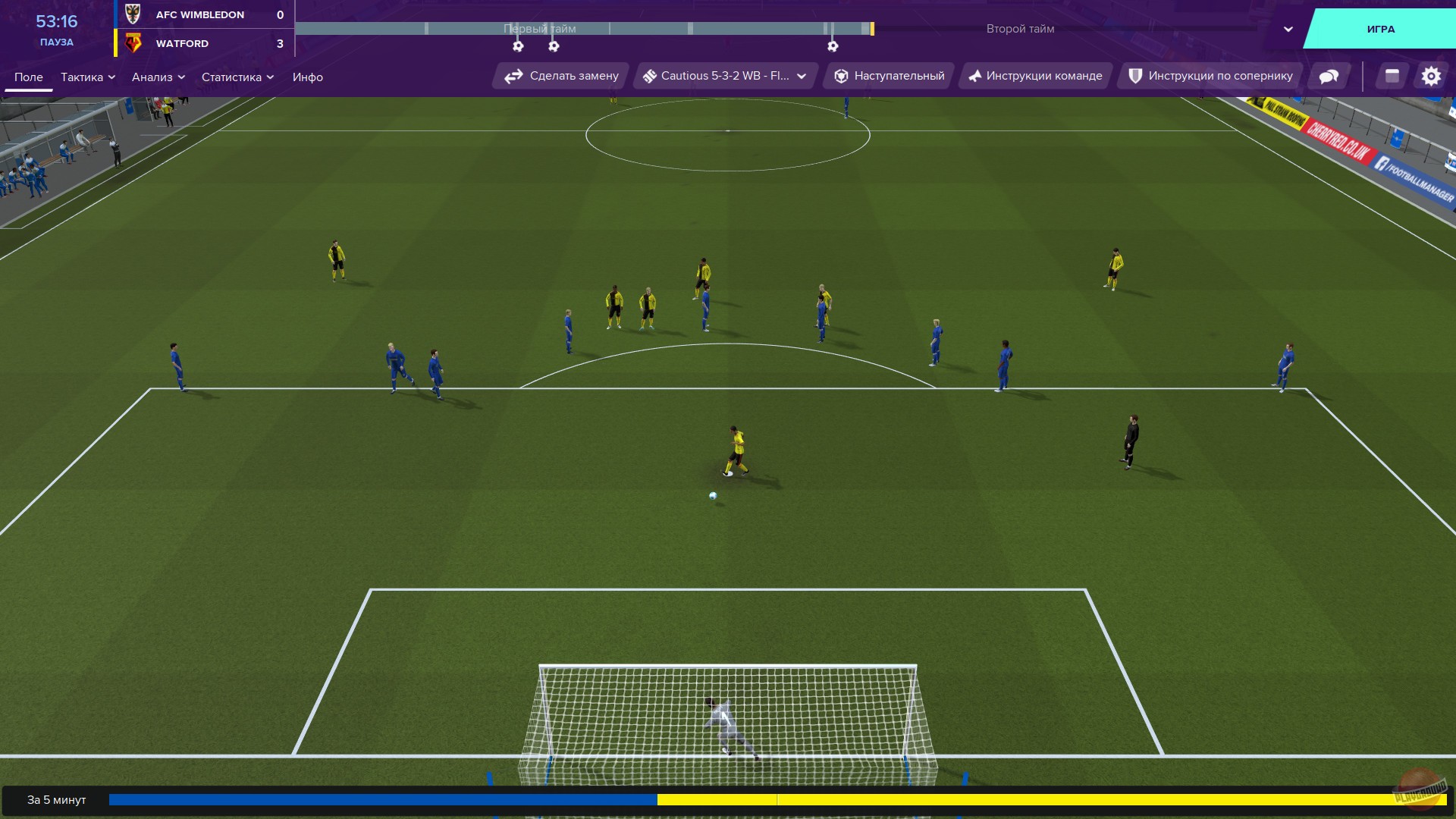Expand the Тактика menu chevron
The image size is (1456, 819).
[112, 77]
